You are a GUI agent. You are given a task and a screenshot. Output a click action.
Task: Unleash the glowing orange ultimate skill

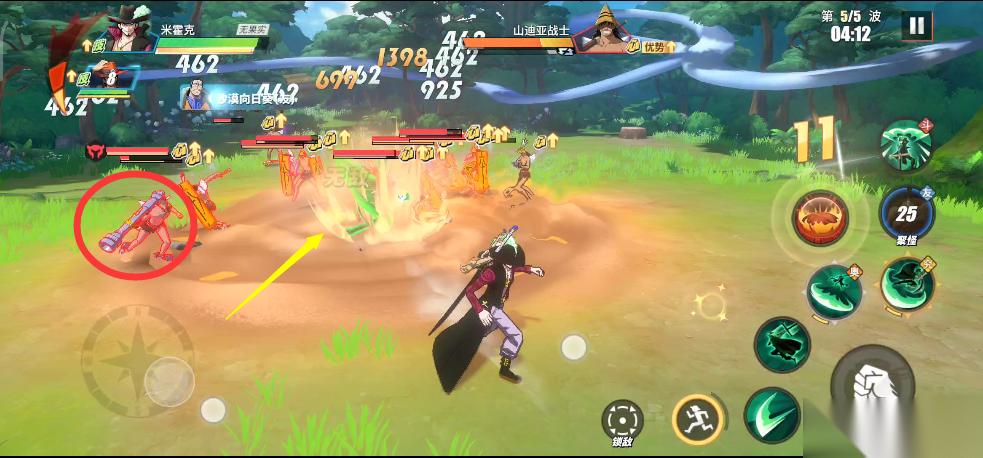pos(820,218)
